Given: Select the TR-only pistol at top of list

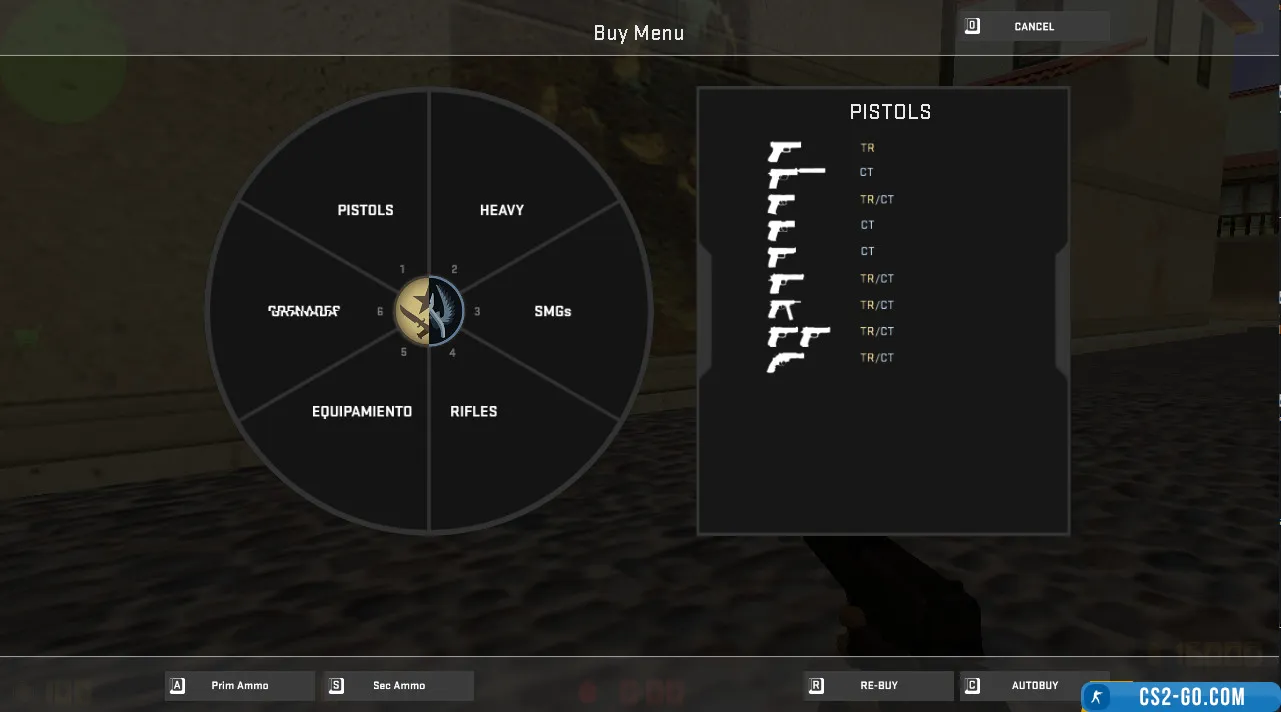Looking at the screenshot, I should (786, 150).
